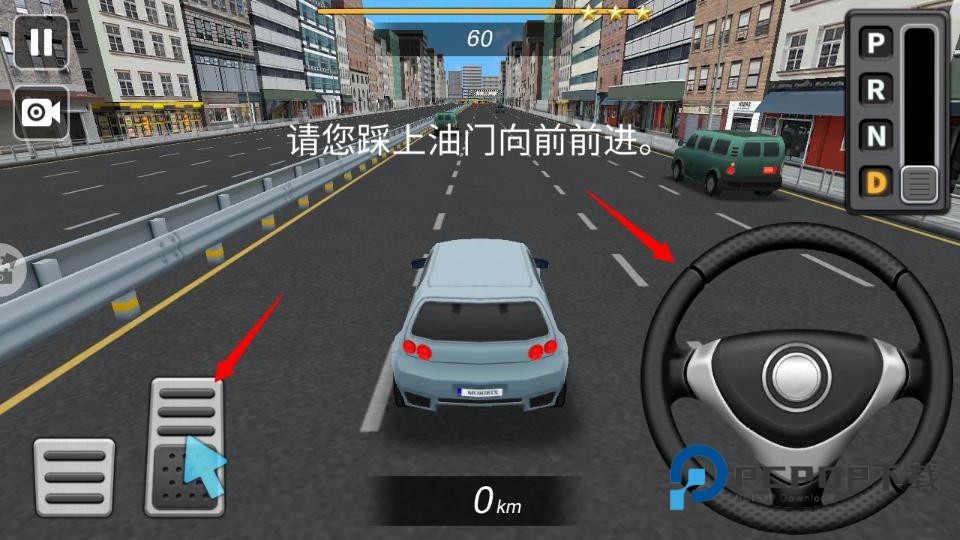960x540 pixels.
Task: Select the N (Neutral) gear
Action: 876,137
